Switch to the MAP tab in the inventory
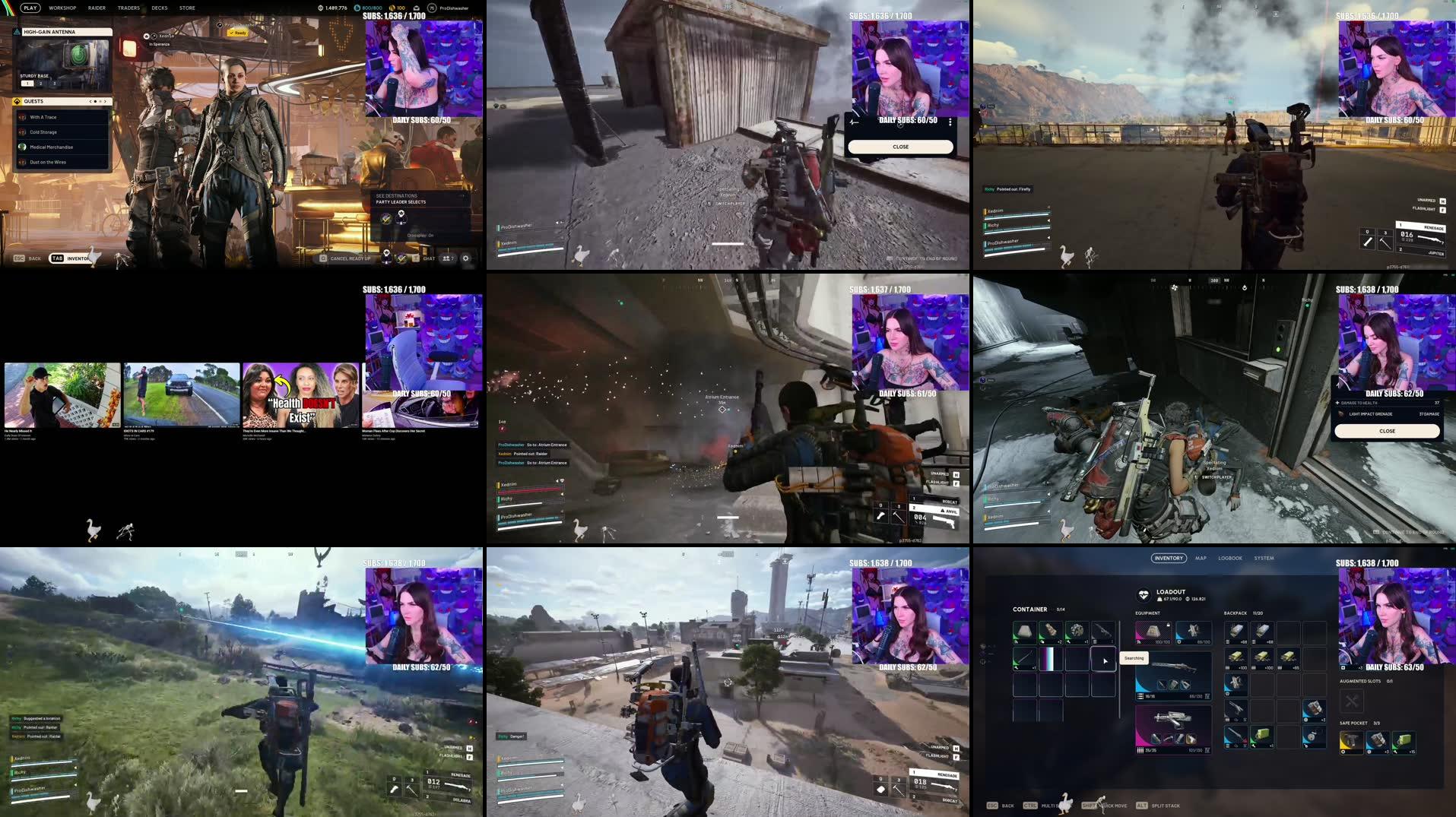This screenshot has height=817, width=1456. [x=1200, y=557]
